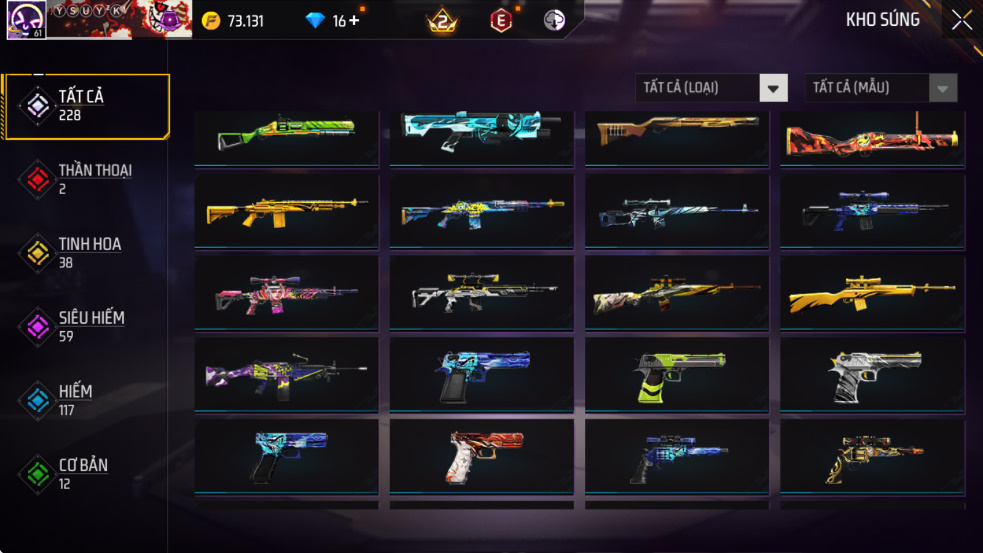Screen dimensions: 983x553
Task: Pick the orange and white pistol skin
Action: (481, 456)
